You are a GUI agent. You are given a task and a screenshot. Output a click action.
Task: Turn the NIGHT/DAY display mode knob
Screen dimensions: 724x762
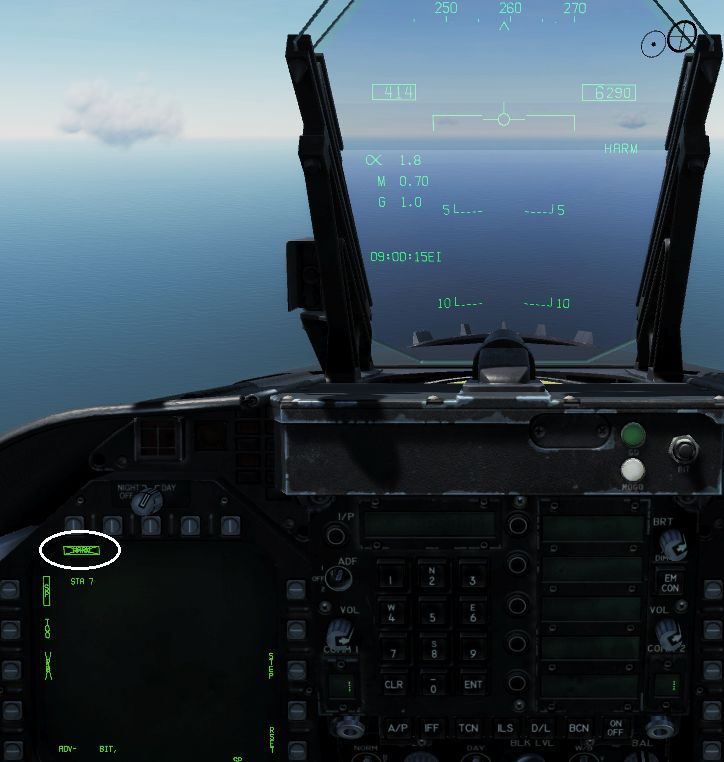click(x=145, y=502)
